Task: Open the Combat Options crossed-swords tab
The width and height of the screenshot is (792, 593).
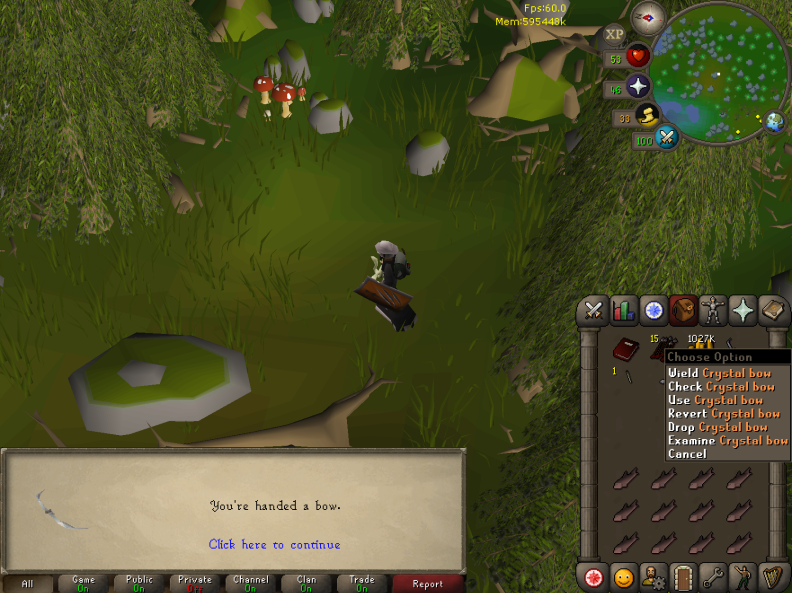Action: coord(595,310)
